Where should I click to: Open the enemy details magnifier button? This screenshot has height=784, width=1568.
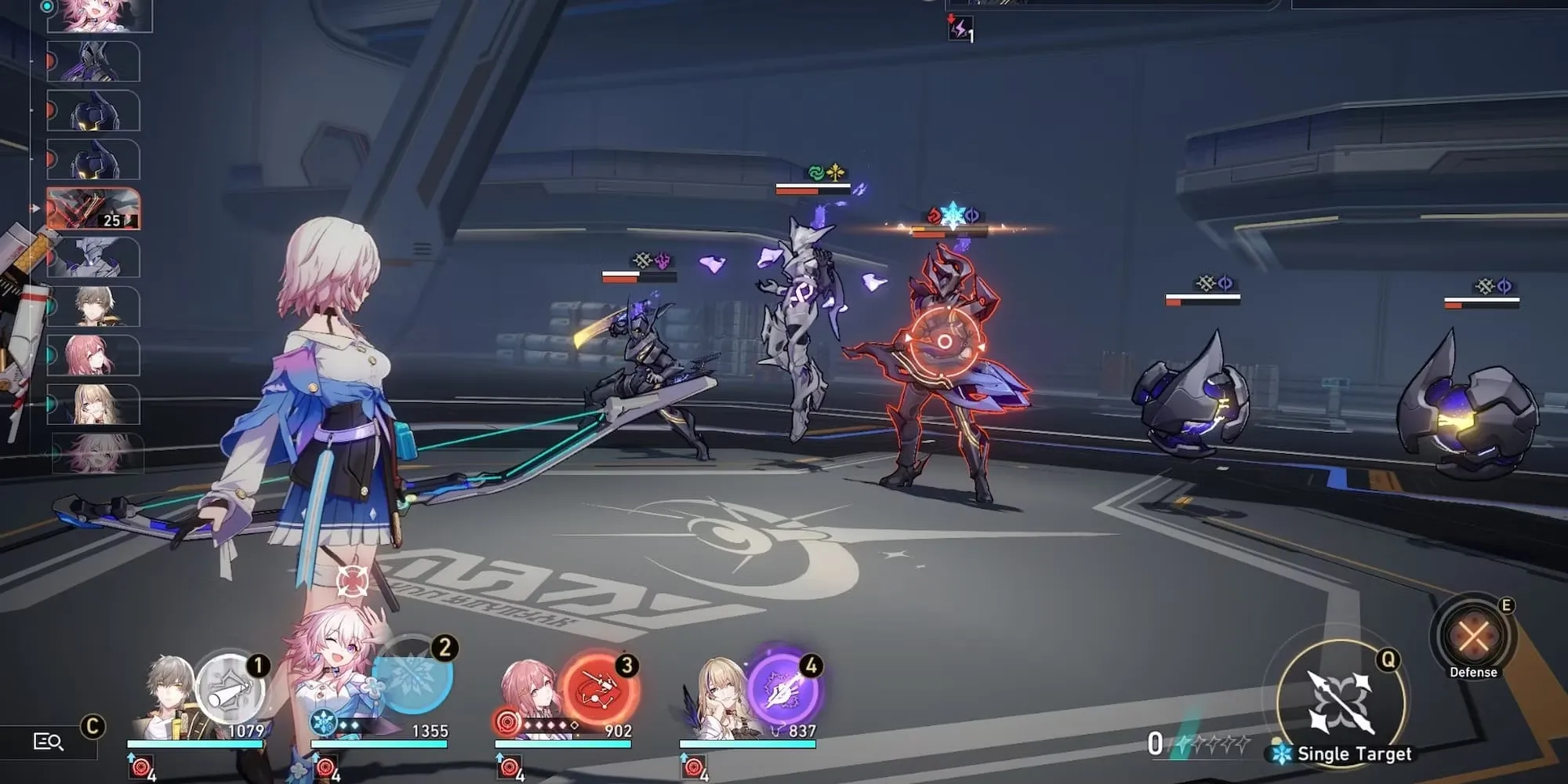tap(49, 741)
